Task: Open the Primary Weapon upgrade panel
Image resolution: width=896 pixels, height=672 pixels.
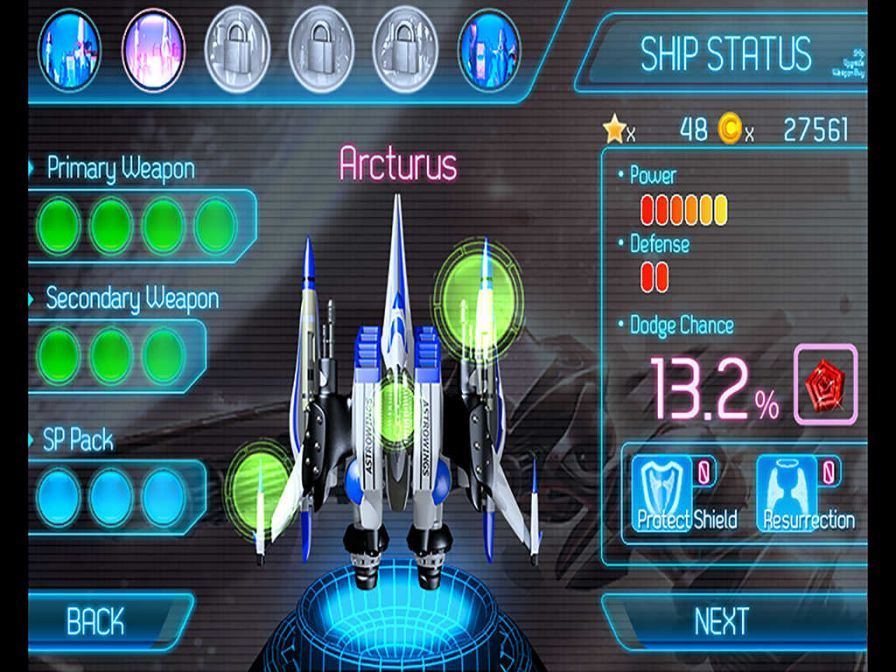Action: (x=135, y=224)
